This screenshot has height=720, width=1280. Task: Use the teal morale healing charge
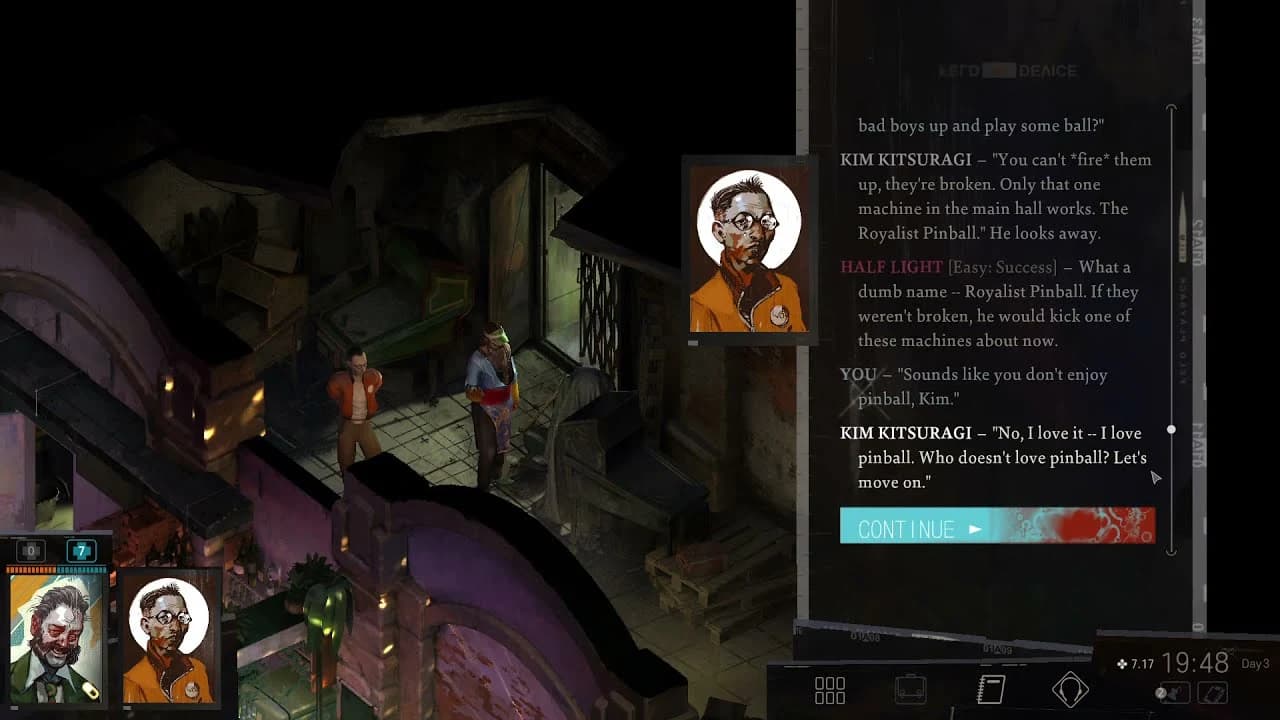pos(81,551)
